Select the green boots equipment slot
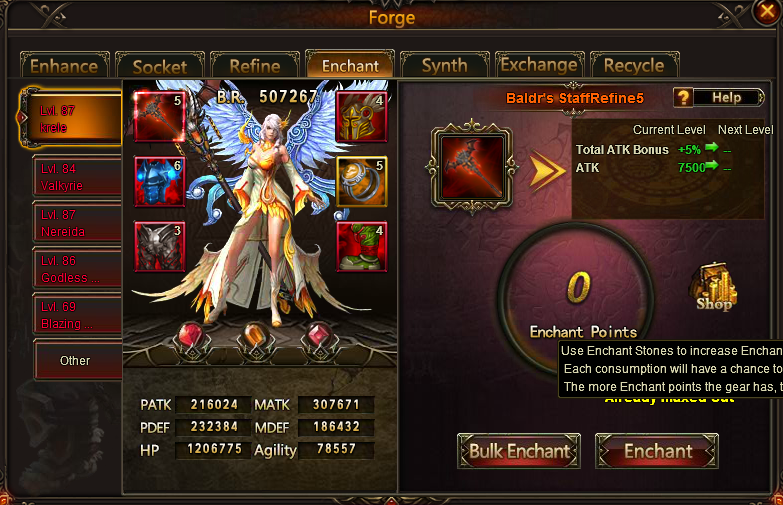Screen dimensions: 783x505 tap(361, 247)
